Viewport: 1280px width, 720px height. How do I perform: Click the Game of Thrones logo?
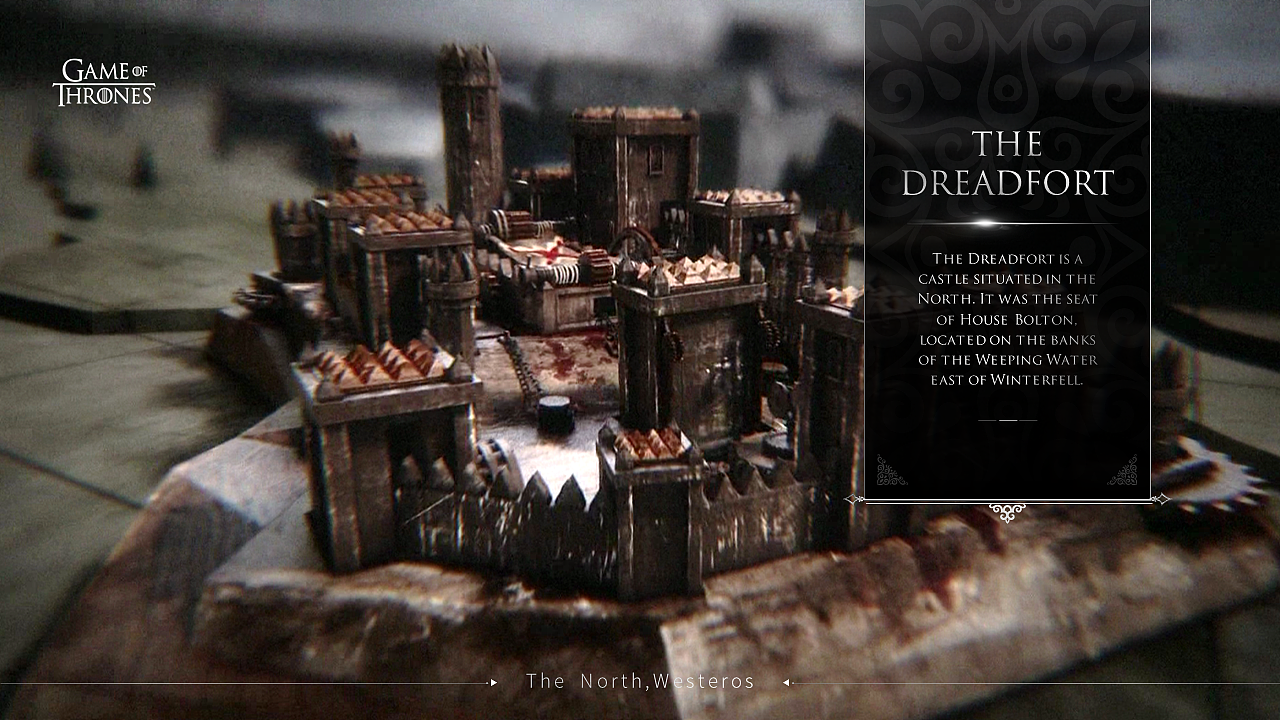pos(103,83)
